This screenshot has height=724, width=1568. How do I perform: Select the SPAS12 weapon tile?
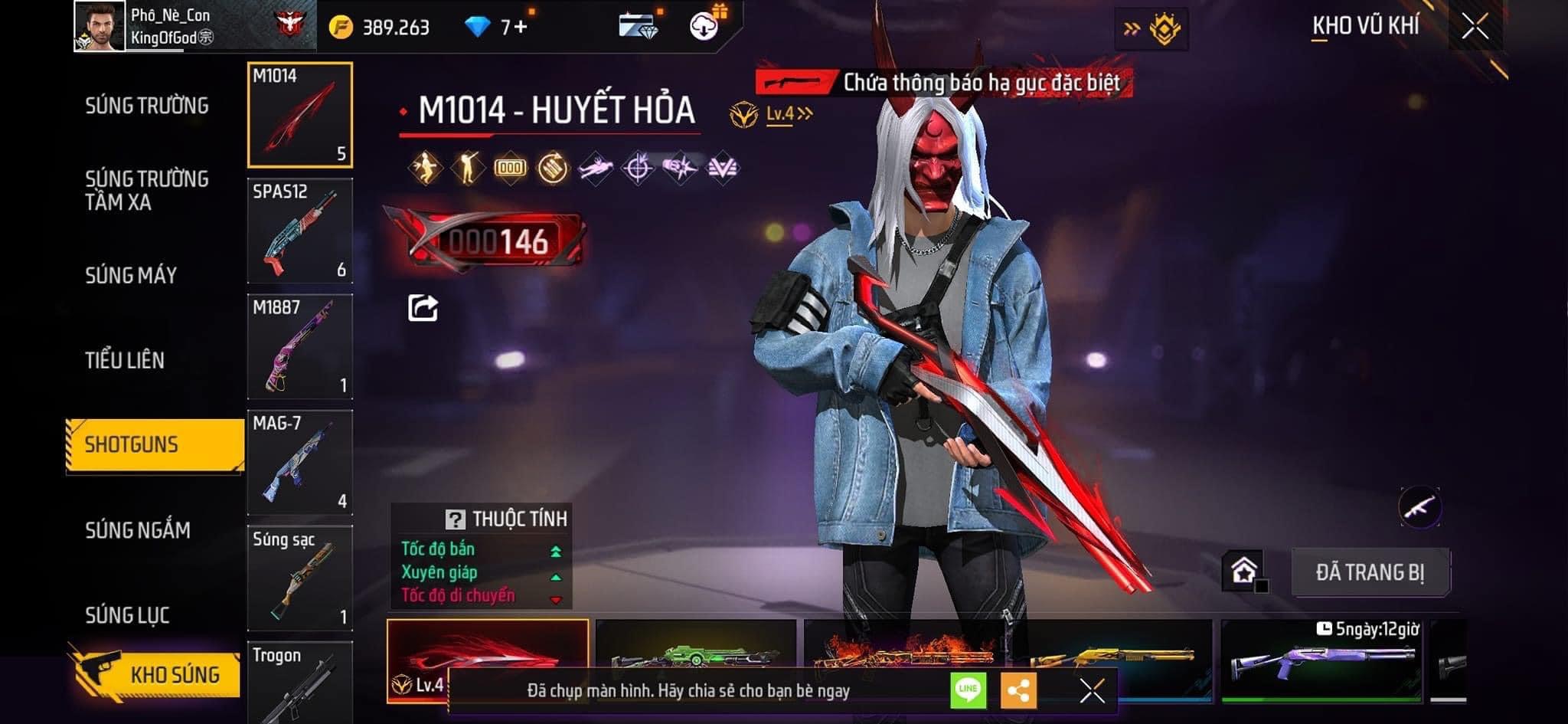[300, 231]
